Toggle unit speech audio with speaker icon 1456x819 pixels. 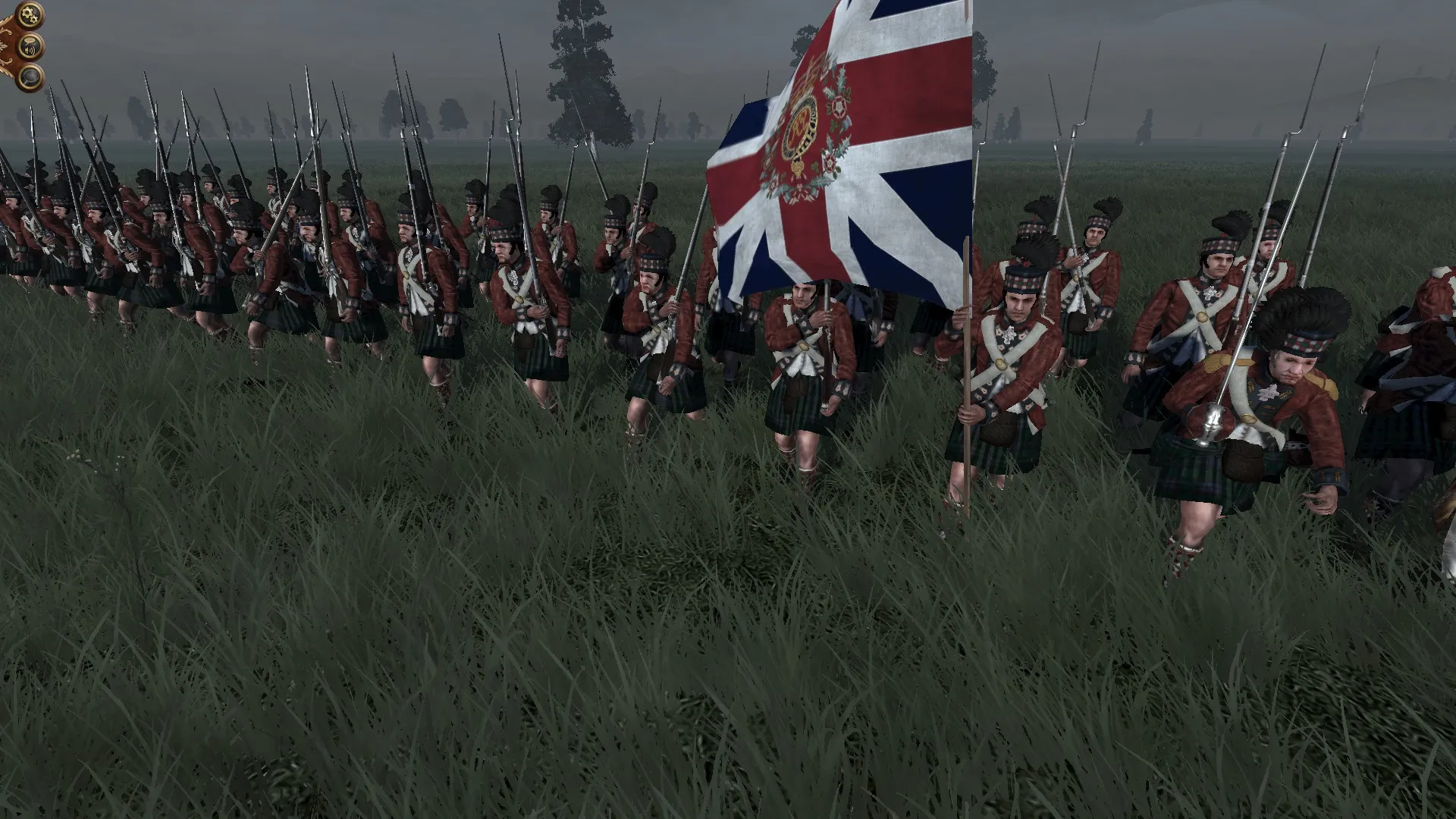30,45
